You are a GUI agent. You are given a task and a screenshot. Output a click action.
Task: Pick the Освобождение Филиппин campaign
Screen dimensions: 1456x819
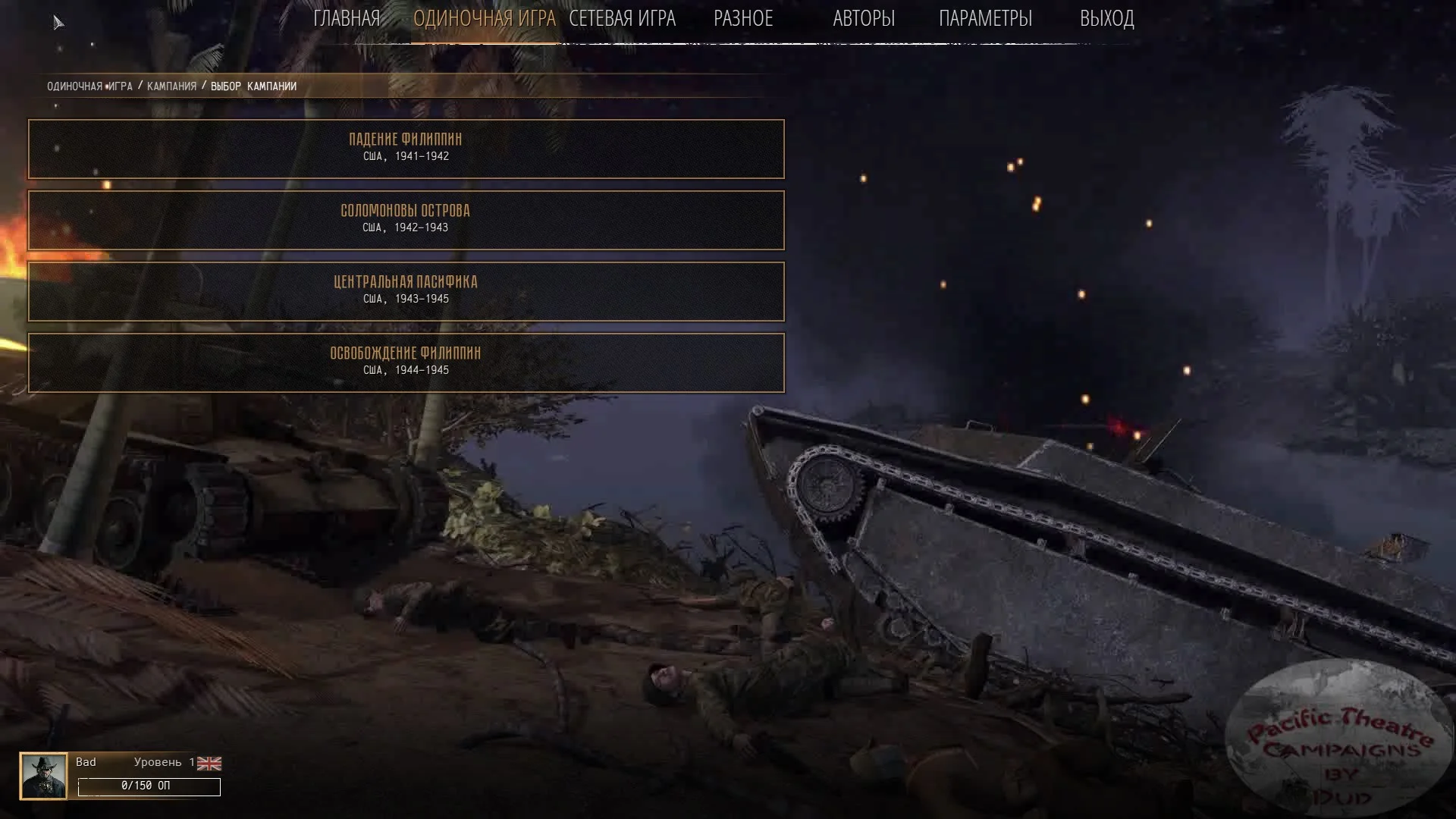406,362
